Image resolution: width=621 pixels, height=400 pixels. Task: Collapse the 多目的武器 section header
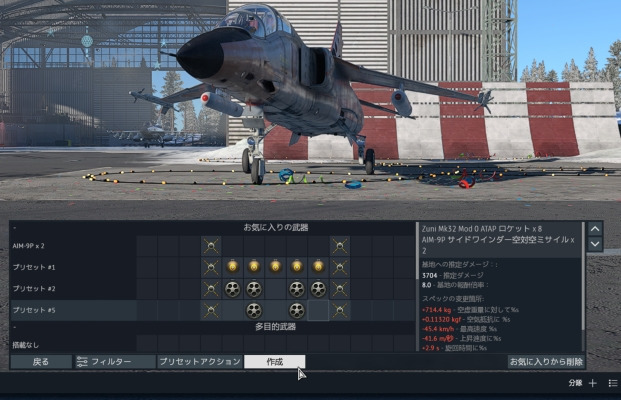(x=273, y=327)
